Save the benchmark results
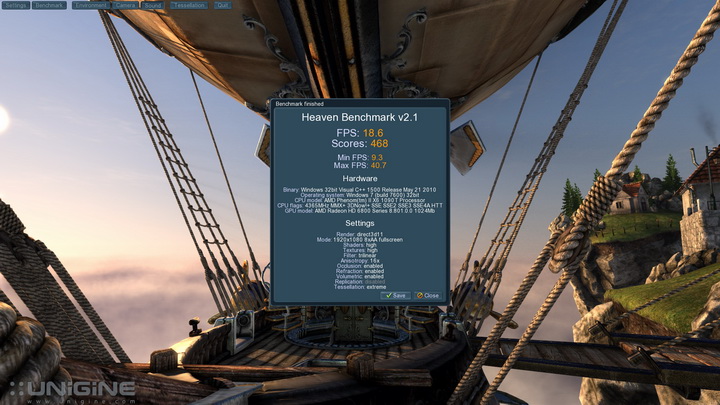This screenshot has width=720, height=405. coord(395,296)
